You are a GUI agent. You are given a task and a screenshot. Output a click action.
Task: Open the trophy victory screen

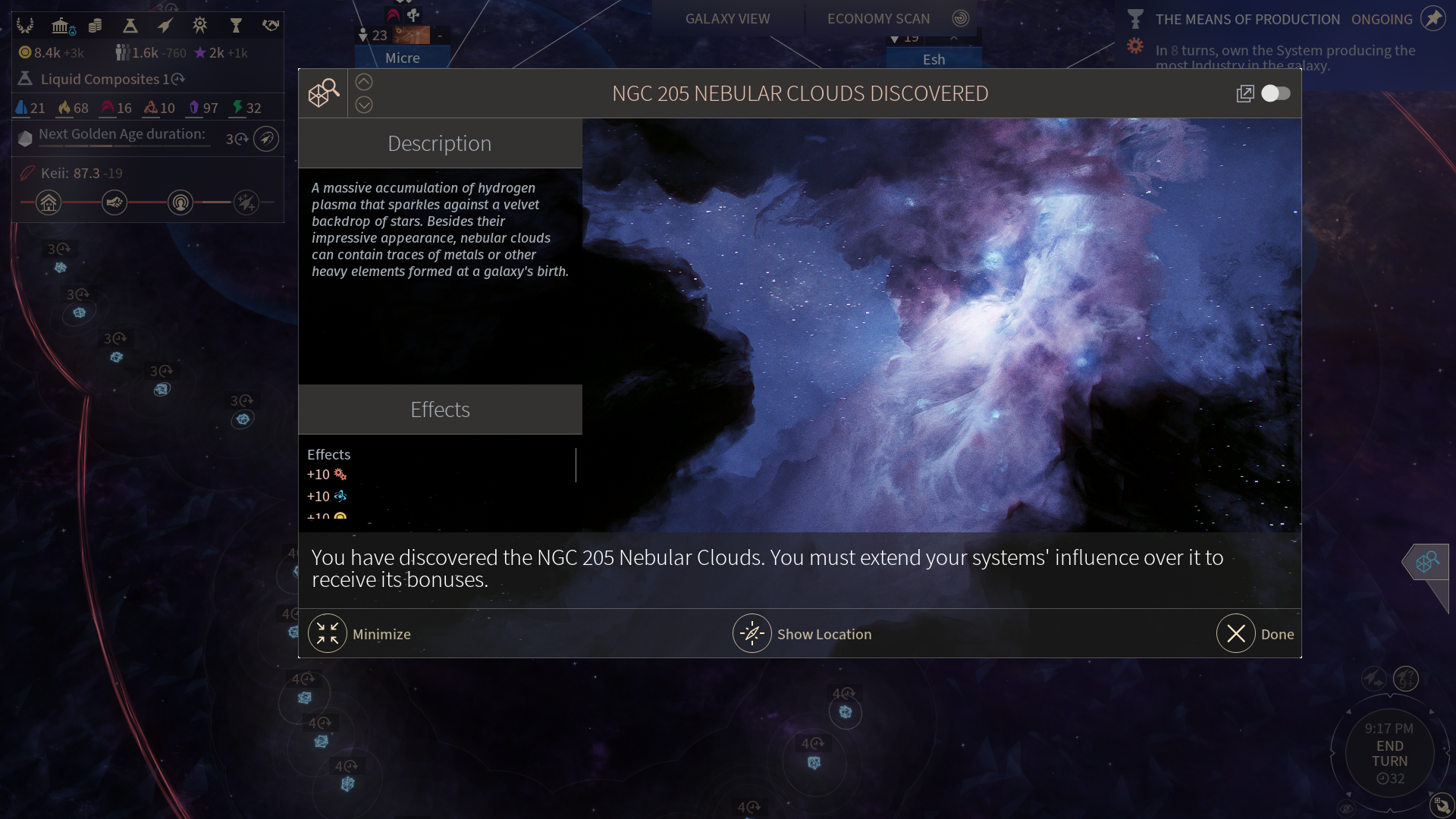click(236, 27)
